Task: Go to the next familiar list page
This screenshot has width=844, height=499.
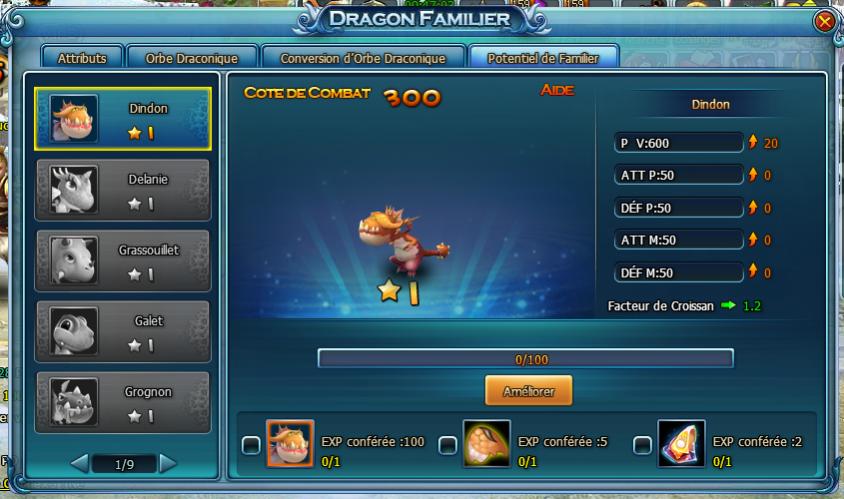Action: (168, 464)
